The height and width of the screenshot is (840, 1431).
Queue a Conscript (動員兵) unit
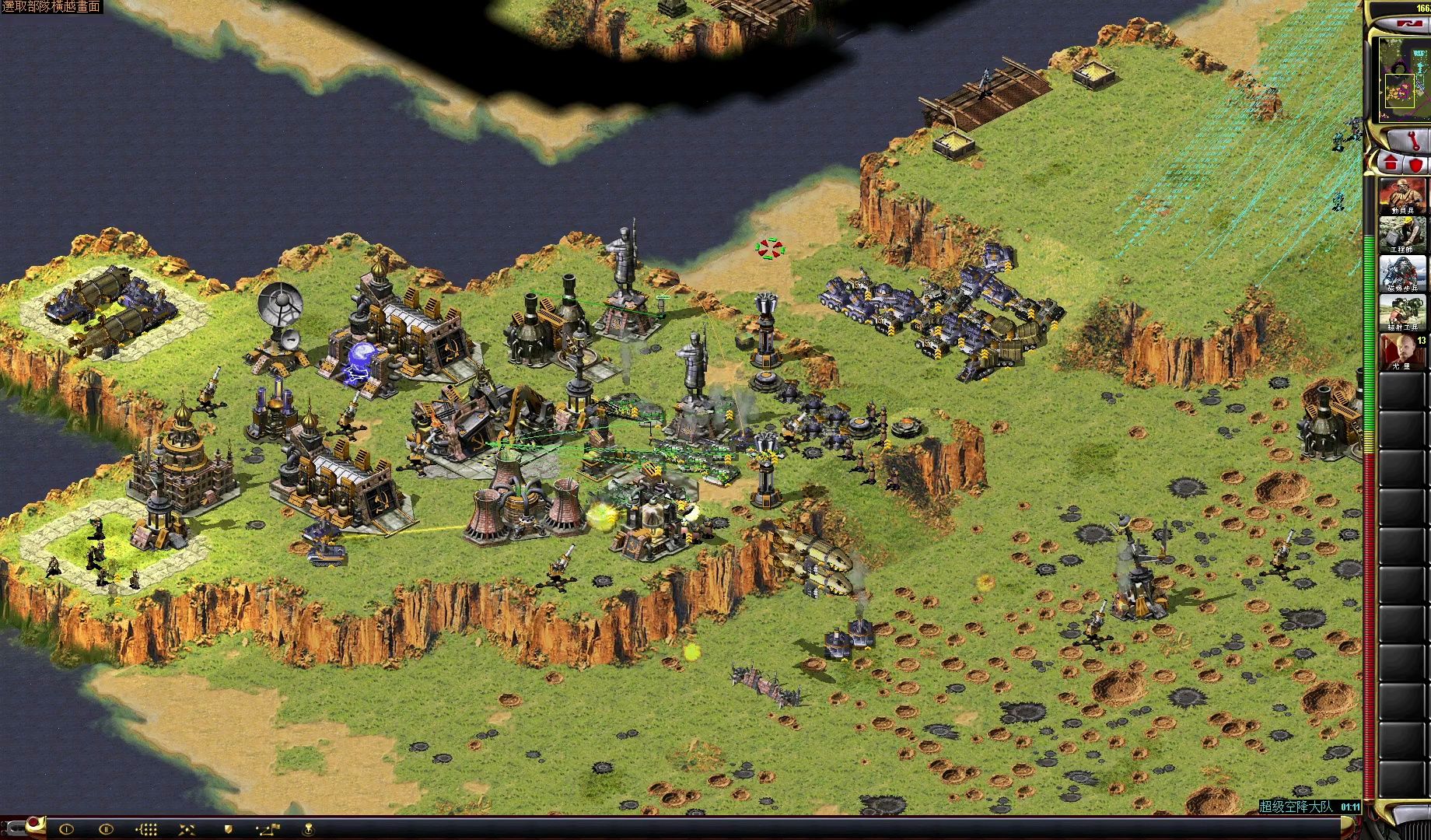coord(1403,196)
